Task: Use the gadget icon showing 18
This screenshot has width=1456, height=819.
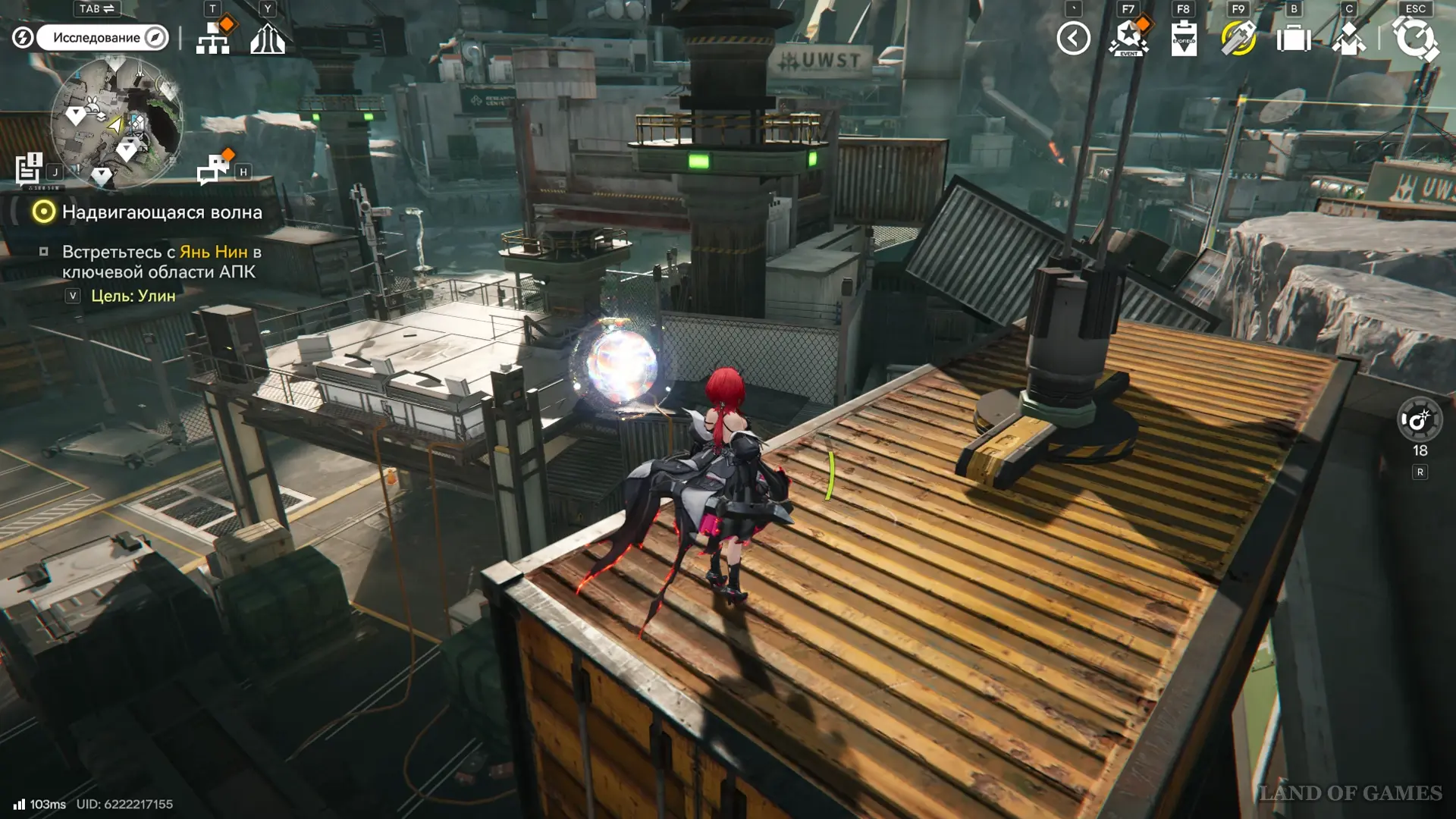Action: point(1419,419)
